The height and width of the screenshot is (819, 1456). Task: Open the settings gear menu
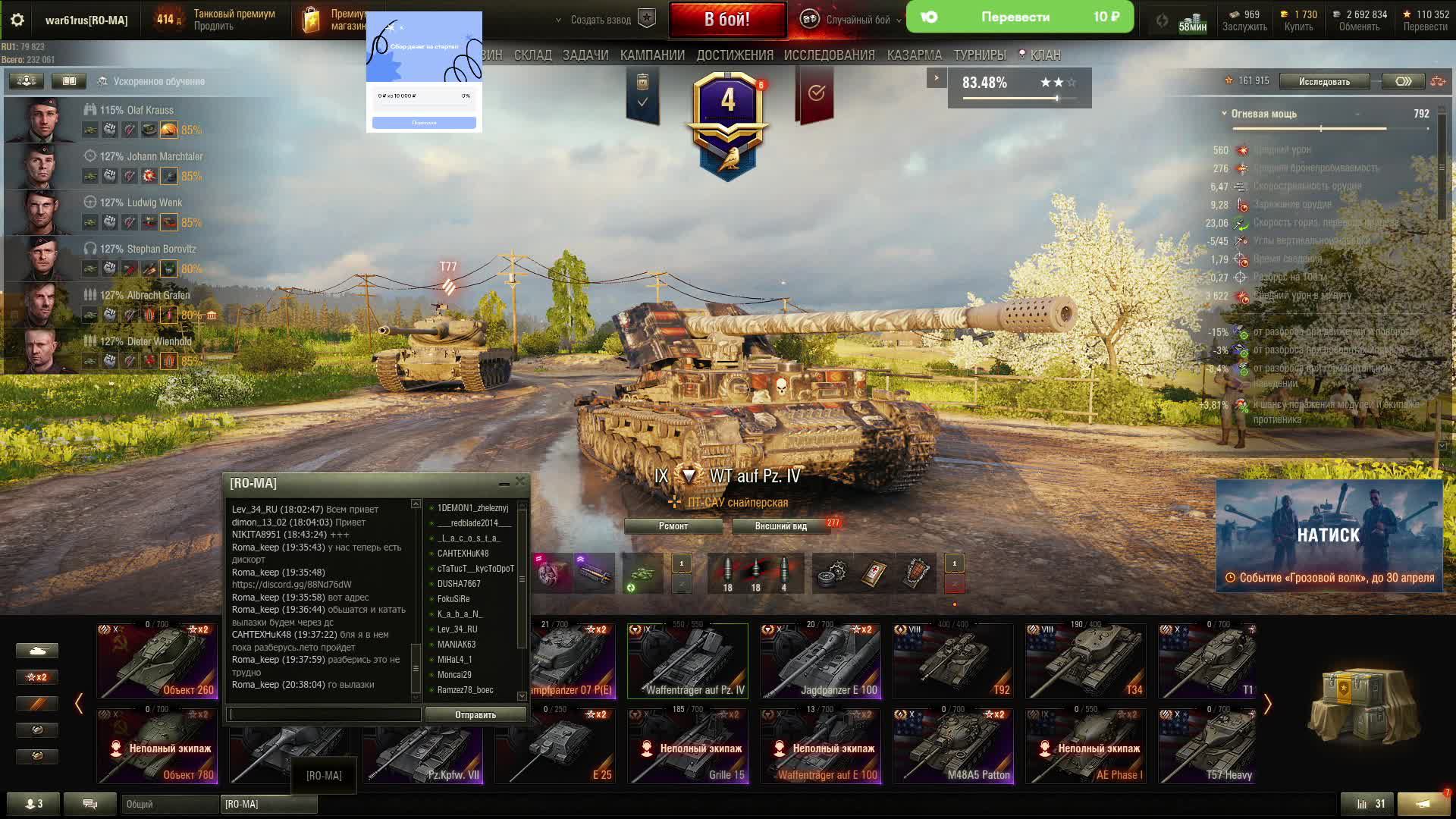[17, 20]
